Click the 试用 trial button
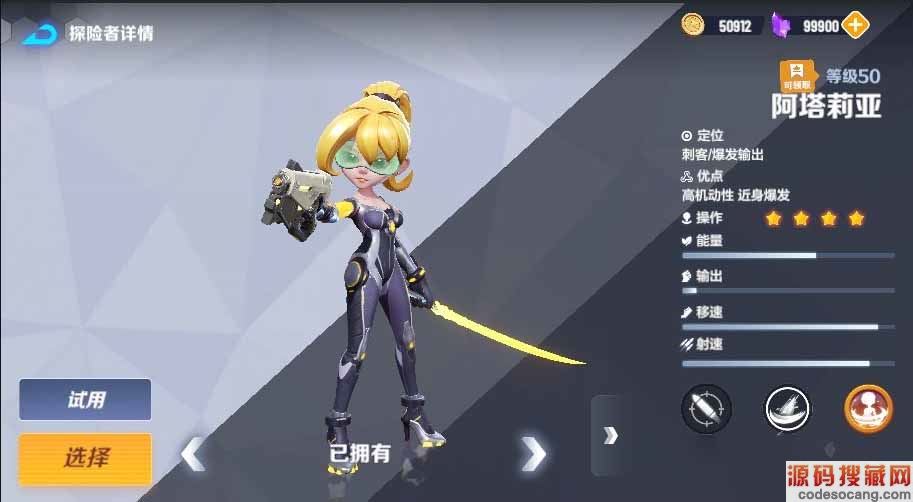The height and width of the screenshot is (502, 913). 85,400
